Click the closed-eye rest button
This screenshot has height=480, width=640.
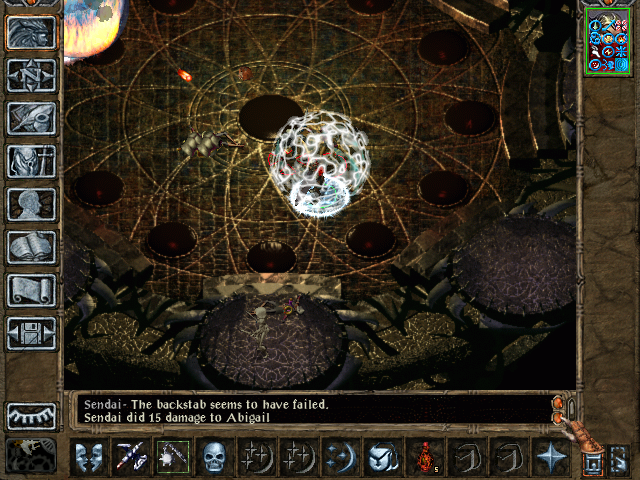[x=32, y=415]
